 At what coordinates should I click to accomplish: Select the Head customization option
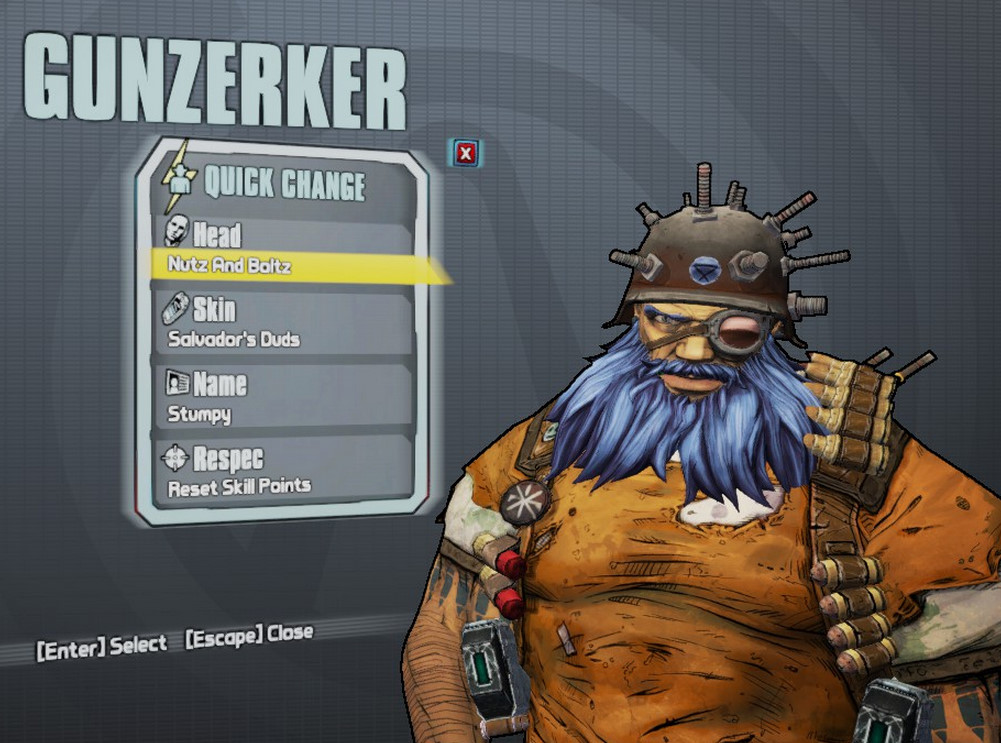pos(282,248)
